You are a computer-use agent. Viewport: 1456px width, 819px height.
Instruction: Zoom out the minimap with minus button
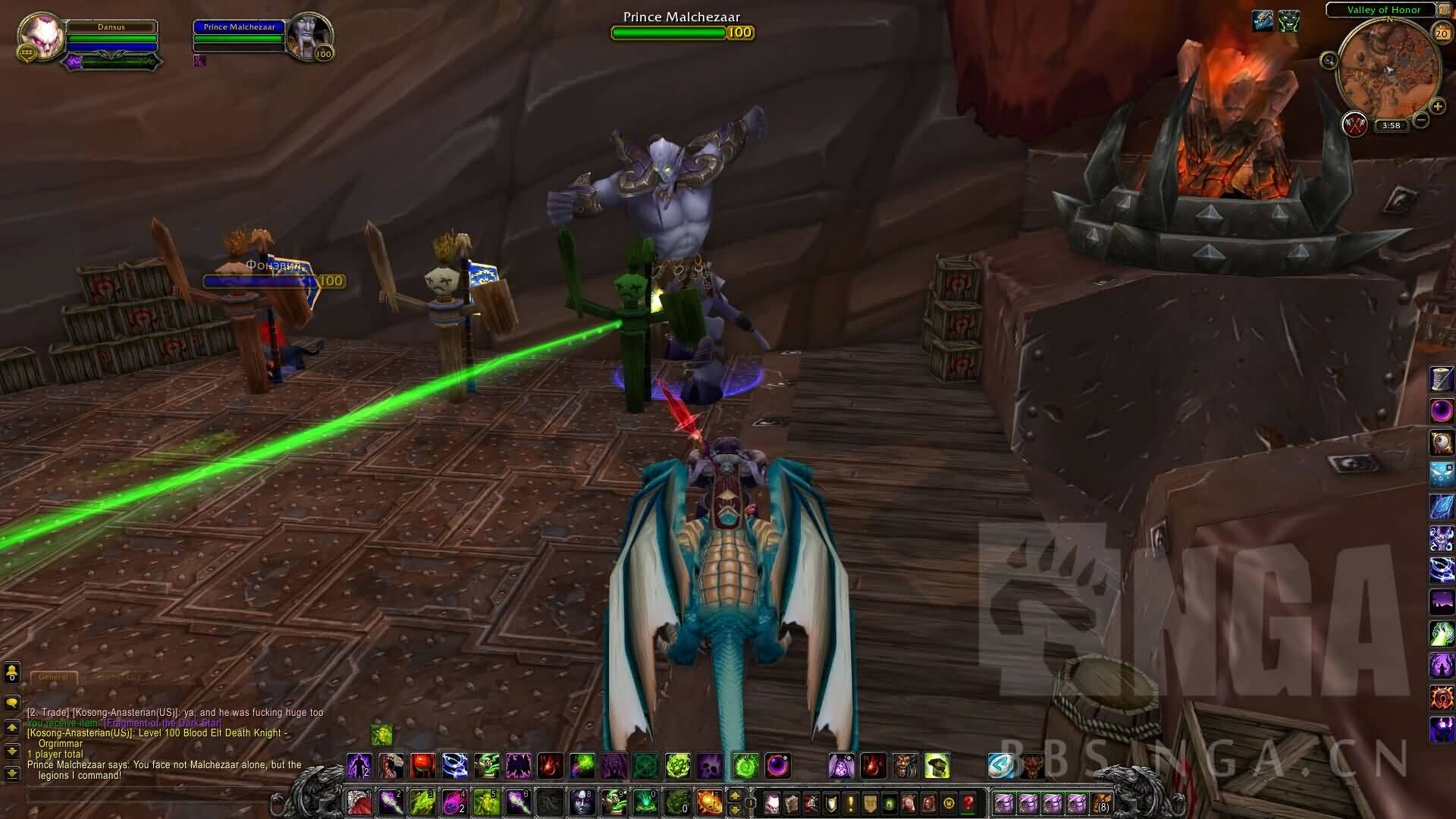click(x=1421, y=120)
